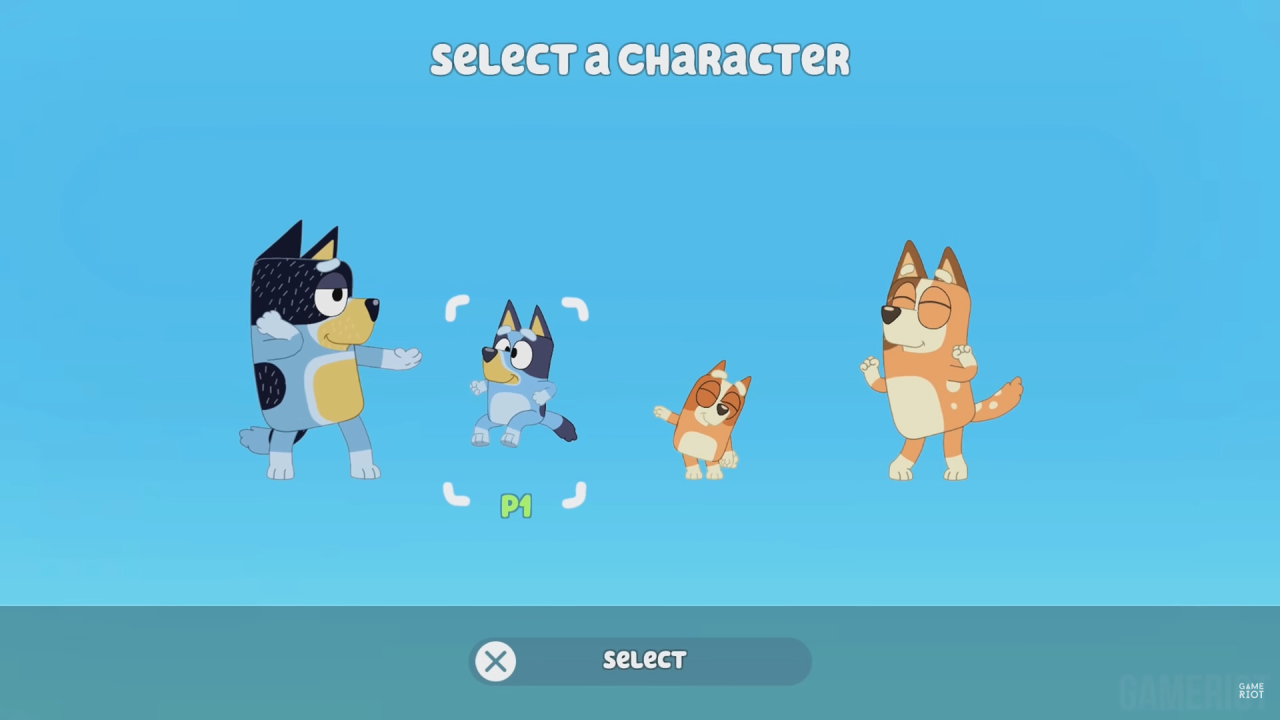Click the Game Riot watermark
1280x720 pixels.
click(1250, 688)
